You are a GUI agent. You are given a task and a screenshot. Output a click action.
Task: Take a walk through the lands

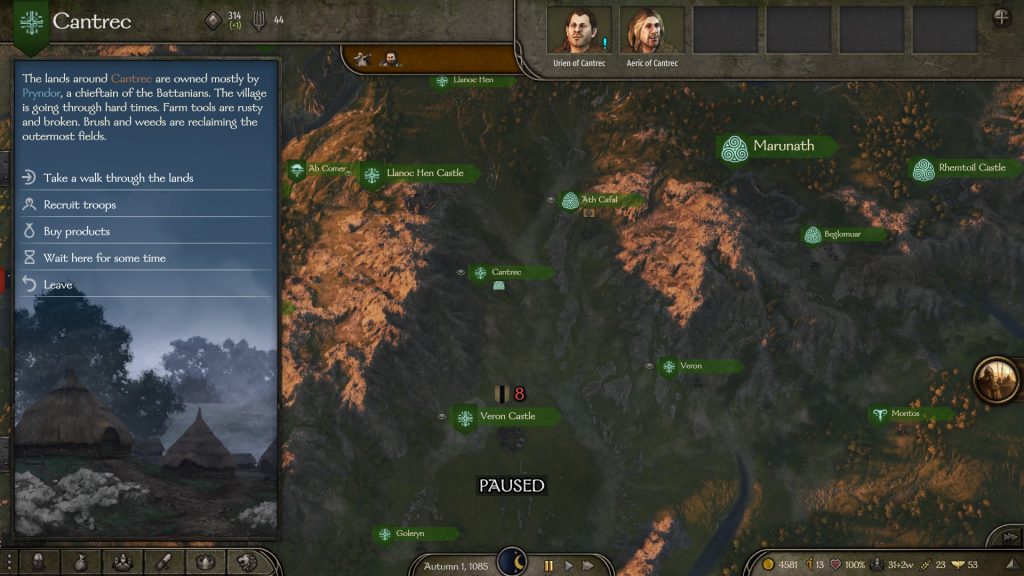pyautogui.click(x=118, y=178)
